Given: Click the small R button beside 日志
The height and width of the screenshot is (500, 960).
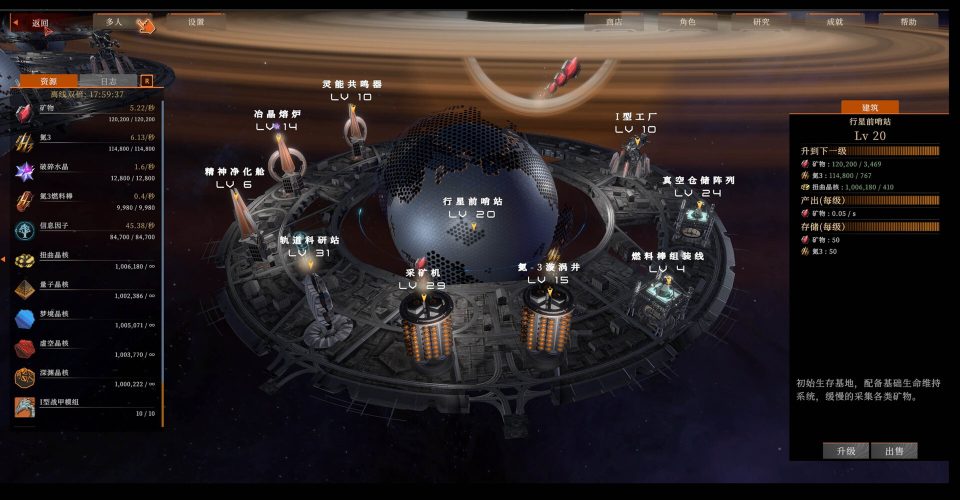Looking at the screenshot, I should (146, 81).
